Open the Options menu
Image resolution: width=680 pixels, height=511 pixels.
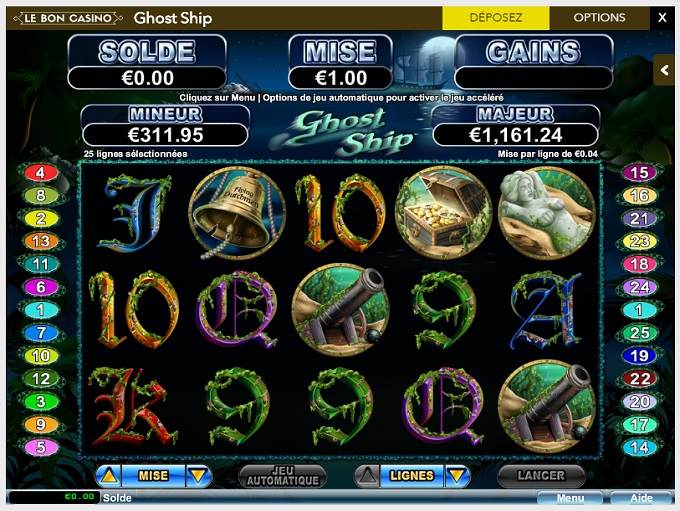[599, 17]
